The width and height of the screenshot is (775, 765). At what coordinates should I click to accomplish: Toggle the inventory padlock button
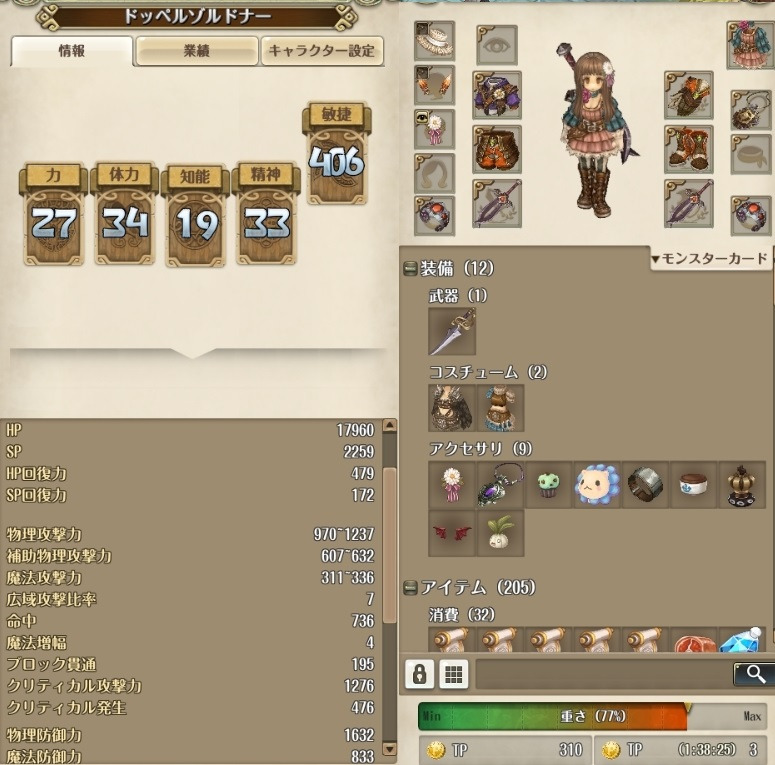click(x=419, y=674)
